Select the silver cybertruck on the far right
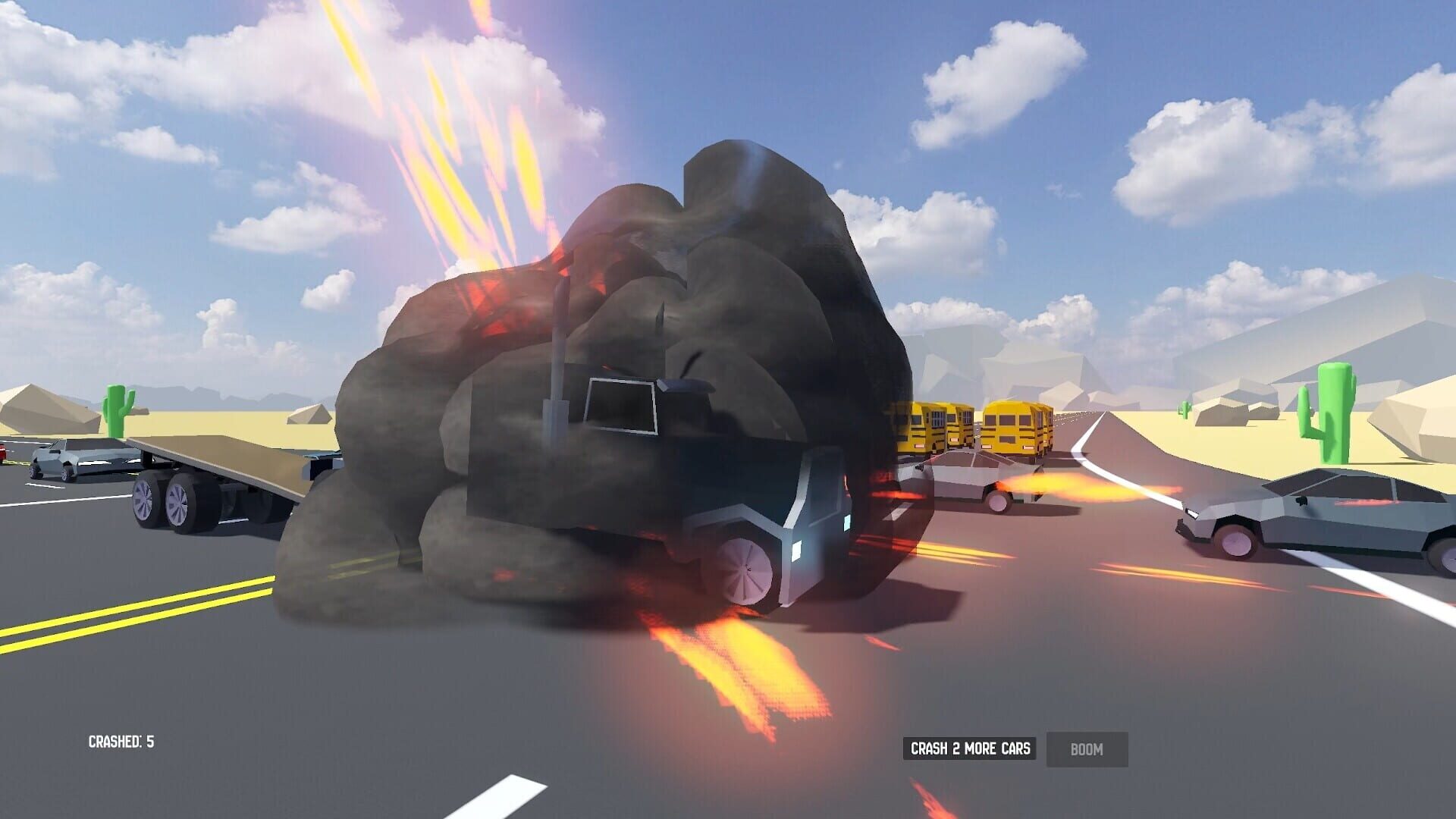Screen dimensions: 1456x819 tap(1335, 523)
